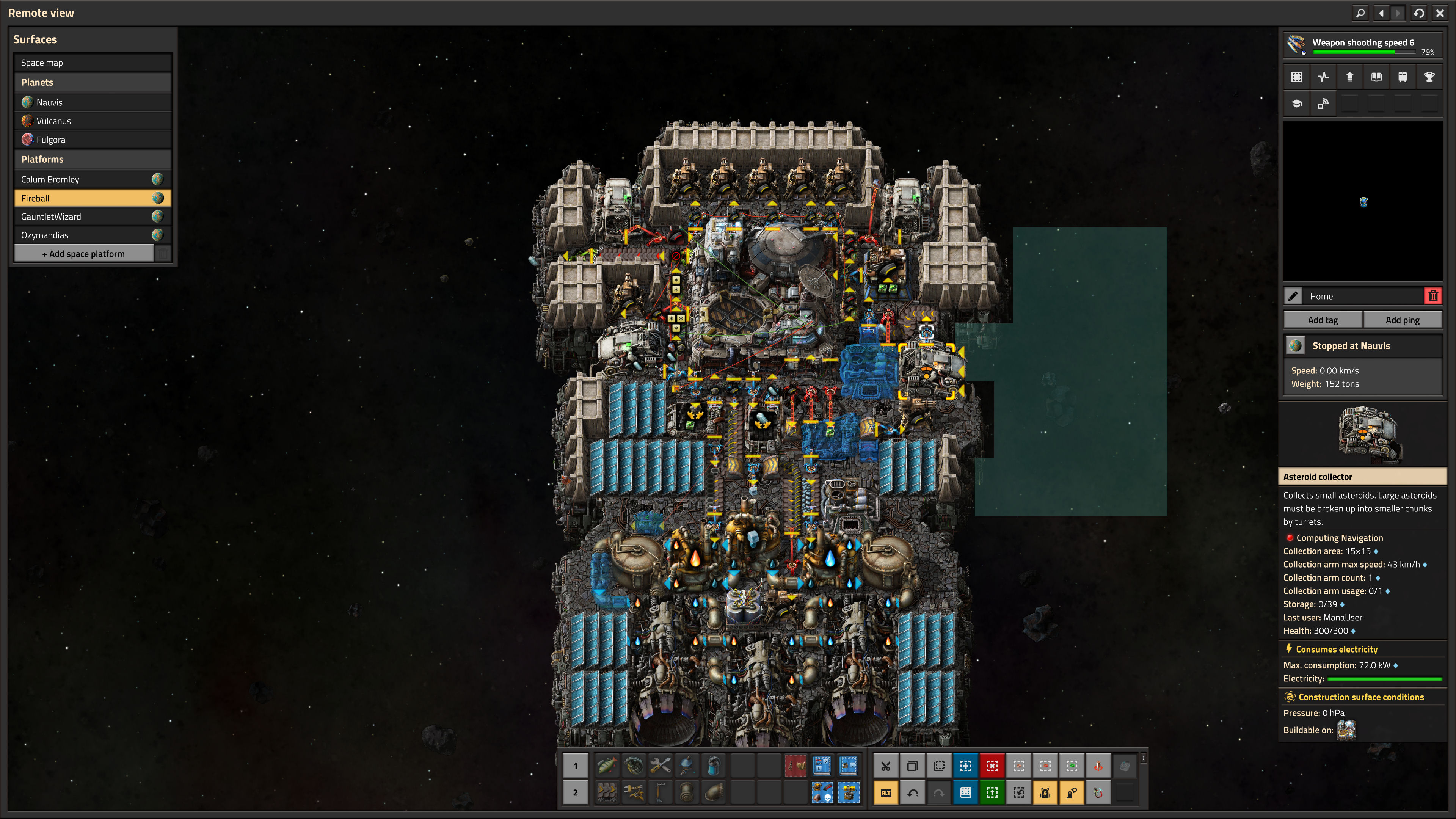The height and width of the screenshot is (819, 1456).
Task: Click the undo arrow button
Action: click(x=912, y=792)
